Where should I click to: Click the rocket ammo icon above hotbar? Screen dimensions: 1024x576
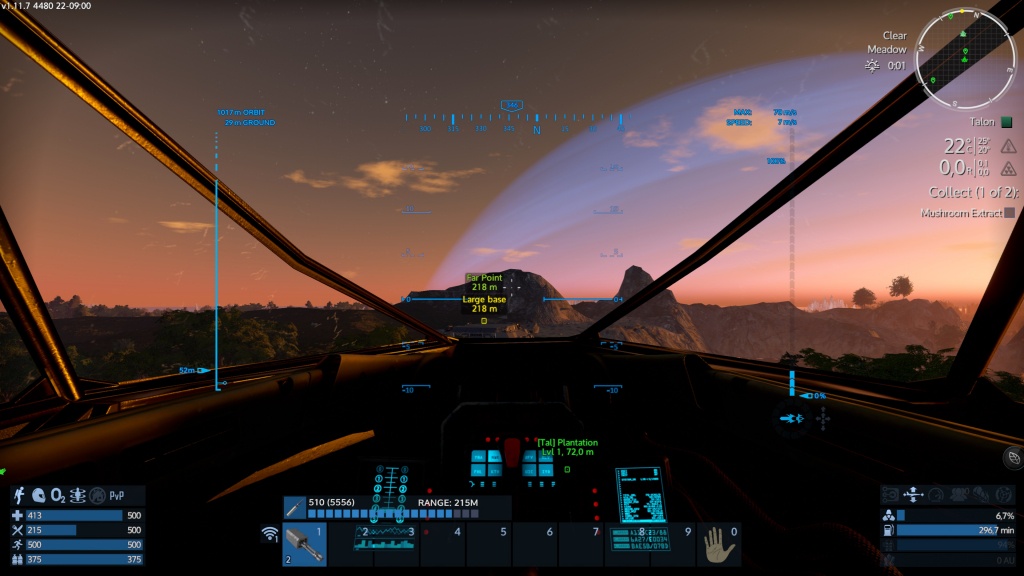294,507
